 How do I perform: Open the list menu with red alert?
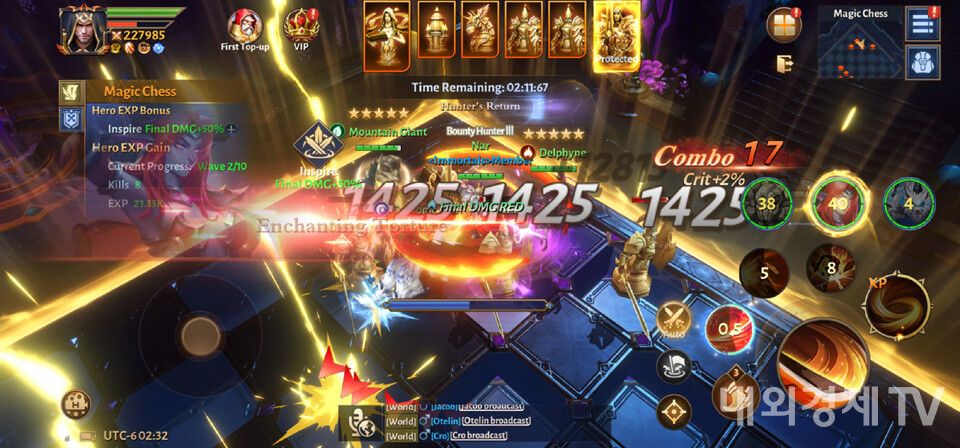[x=922, y=23]
